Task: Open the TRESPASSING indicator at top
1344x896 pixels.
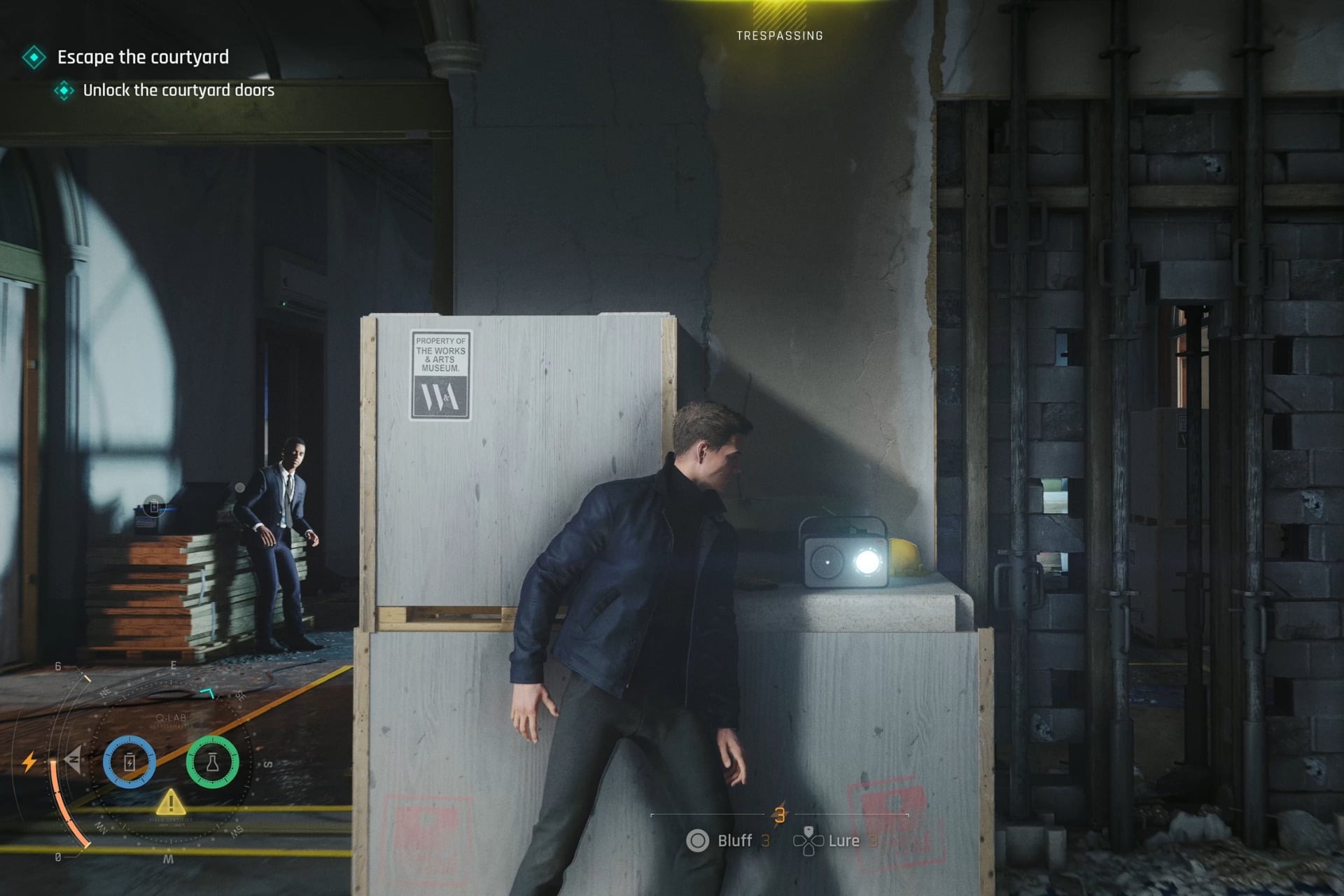Action: pos(780,35)
